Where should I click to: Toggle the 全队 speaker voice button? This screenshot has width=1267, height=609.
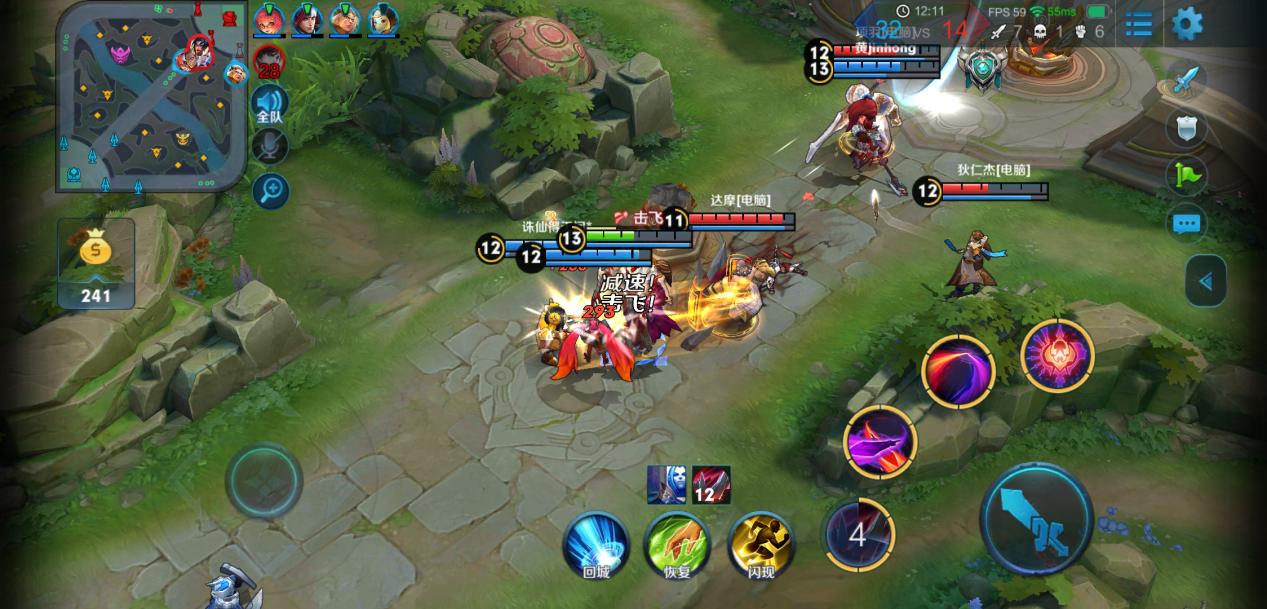pos(269,103)
